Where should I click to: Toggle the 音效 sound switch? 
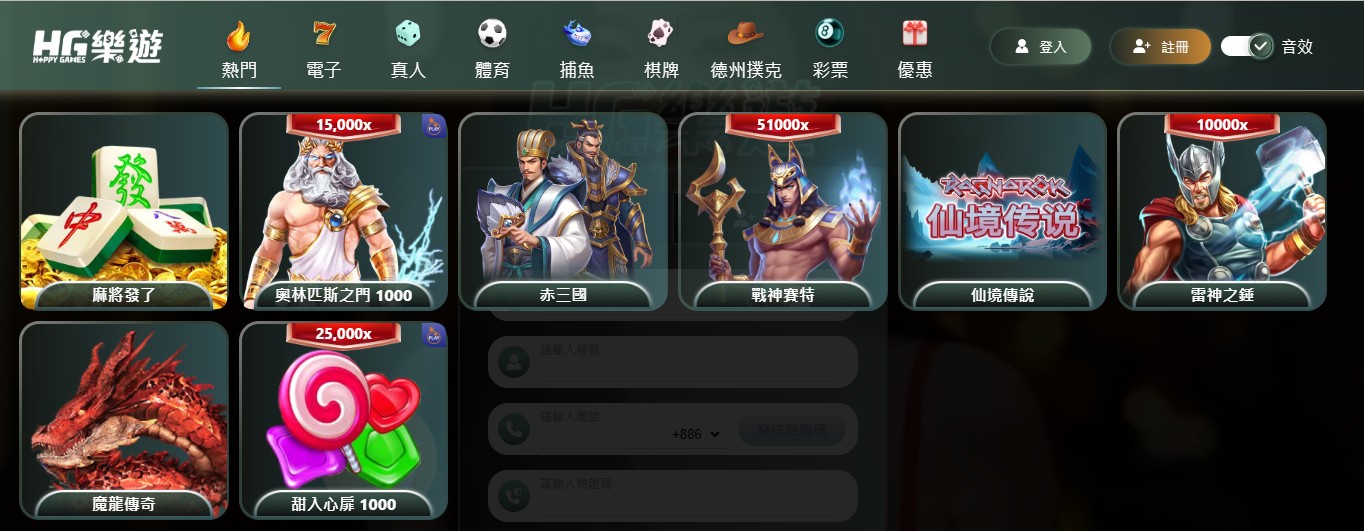[1246, 46]
